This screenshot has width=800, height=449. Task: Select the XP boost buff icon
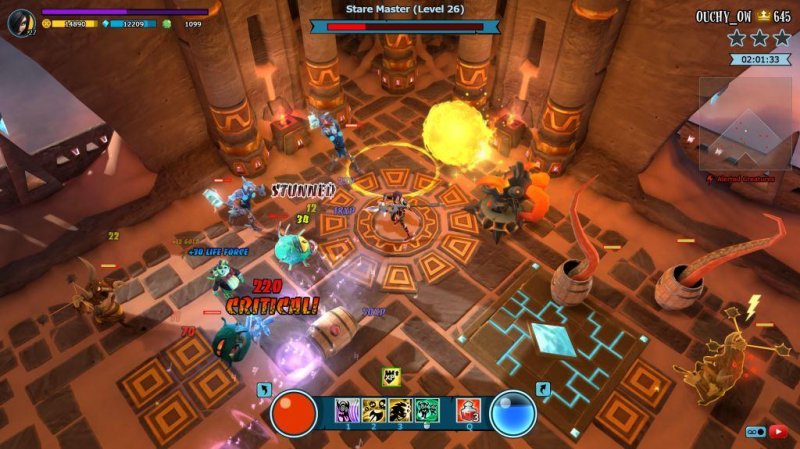393,377
